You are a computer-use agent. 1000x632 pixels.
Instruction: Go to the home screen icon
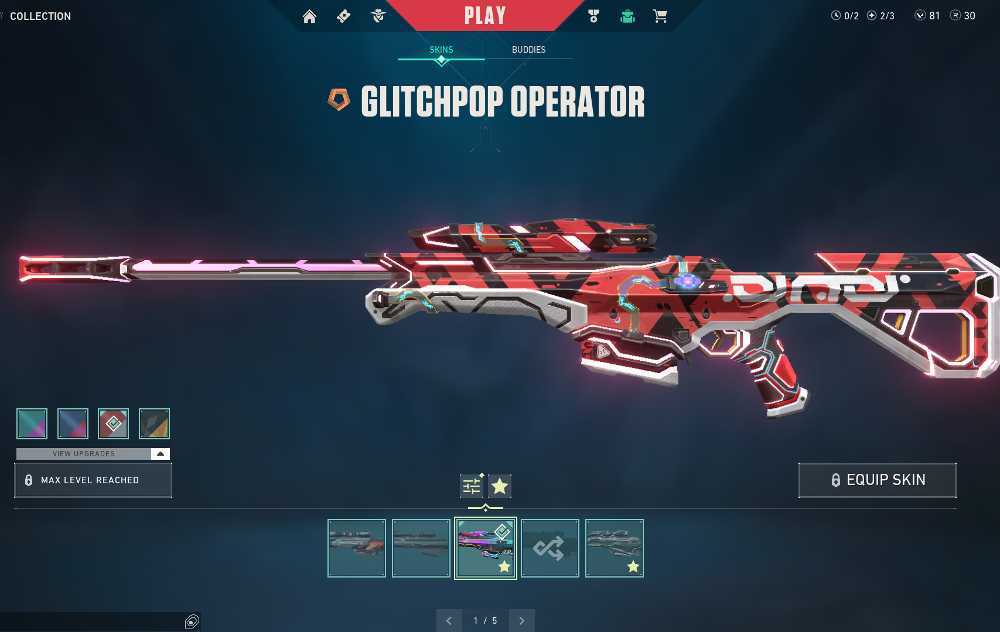310,16
